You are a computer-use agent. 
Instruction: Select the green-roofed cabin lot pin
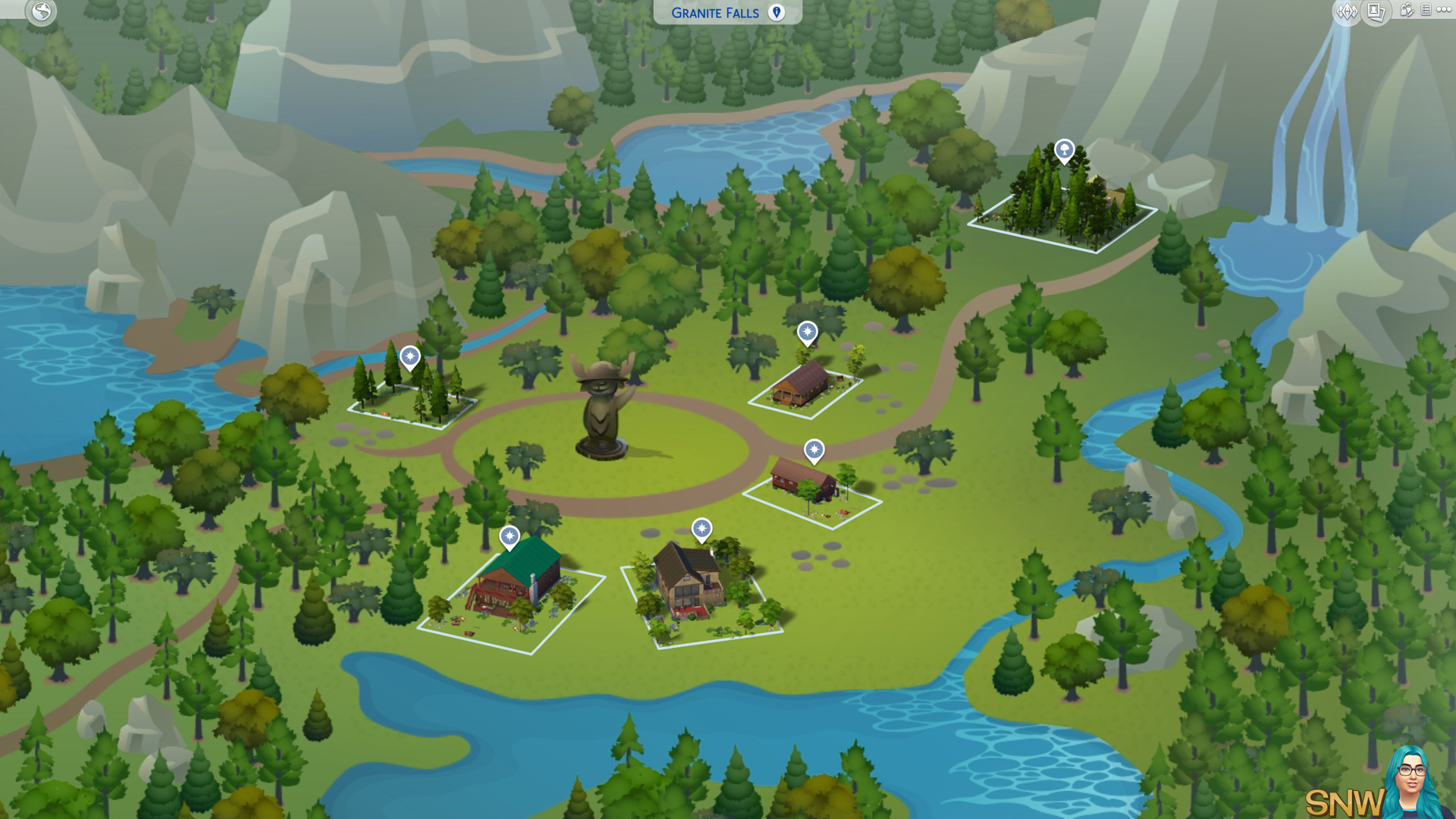point(509,536)
